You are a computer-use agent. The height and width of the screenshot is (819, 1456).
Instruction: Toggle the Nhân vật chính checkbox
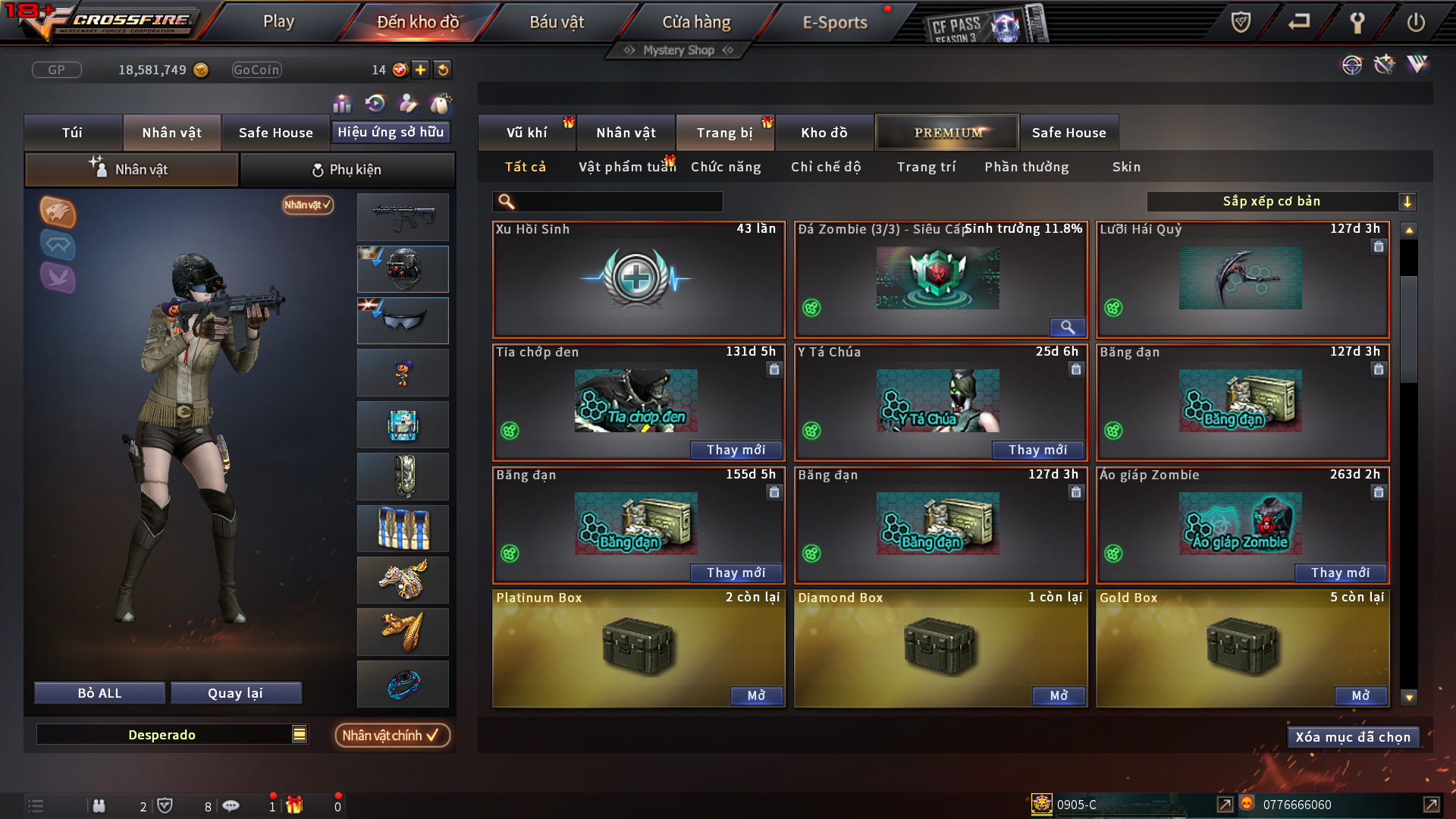tap(391, 735)
